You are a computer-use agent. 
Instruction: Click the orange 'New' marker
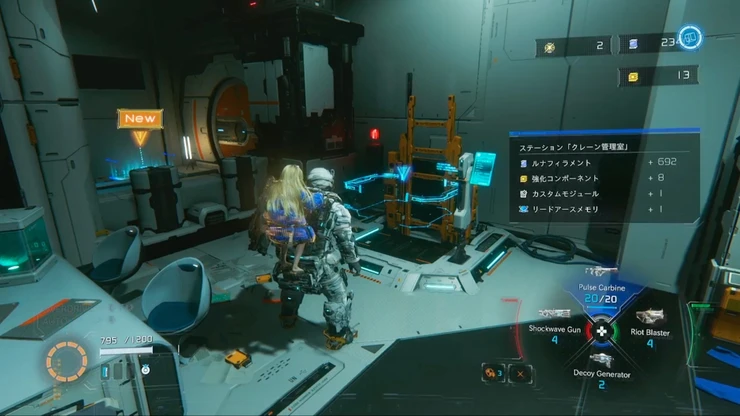[140, 118]
